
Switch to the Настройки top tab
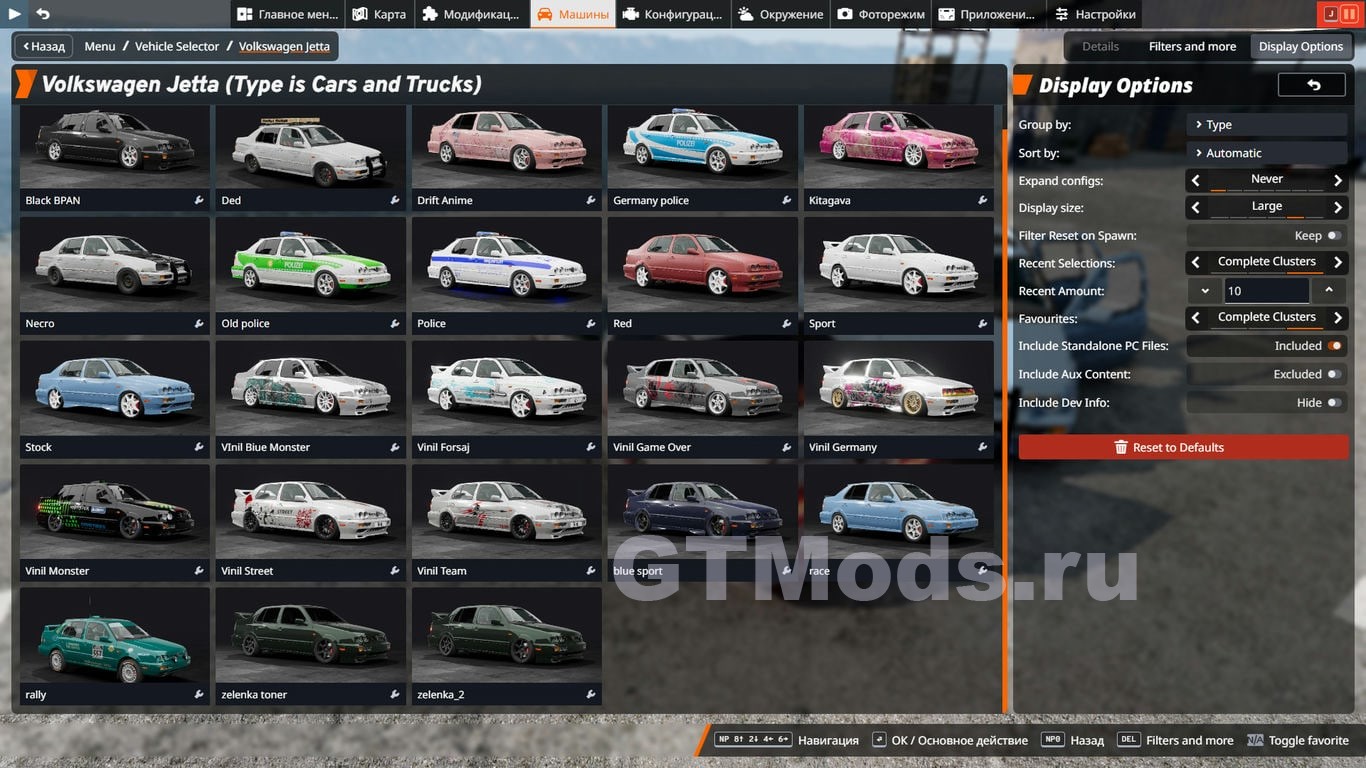(x=1095, y=14)
